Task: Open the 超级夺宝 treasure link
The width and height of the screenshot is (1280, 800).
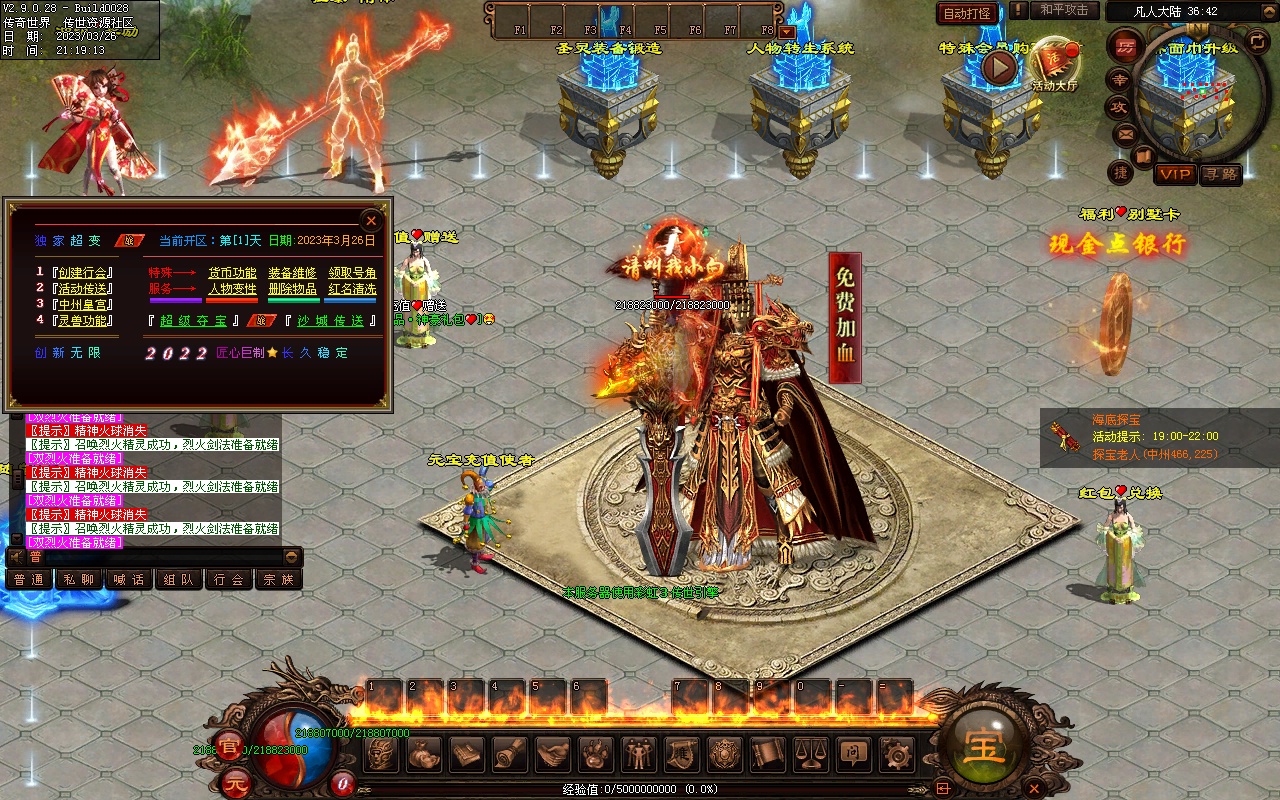Action: [199, 321]
